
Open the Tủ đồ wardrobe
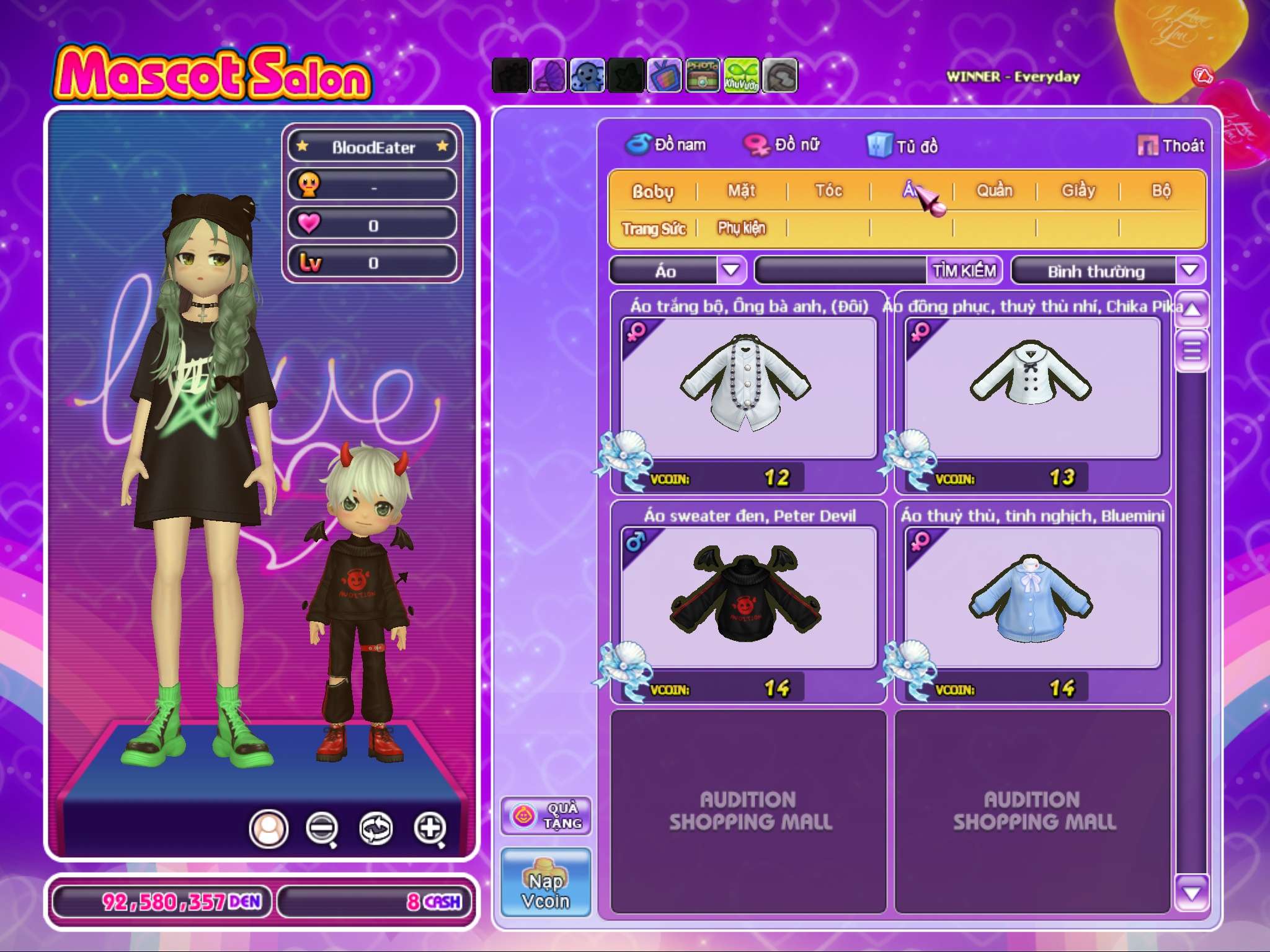(903, 146)
